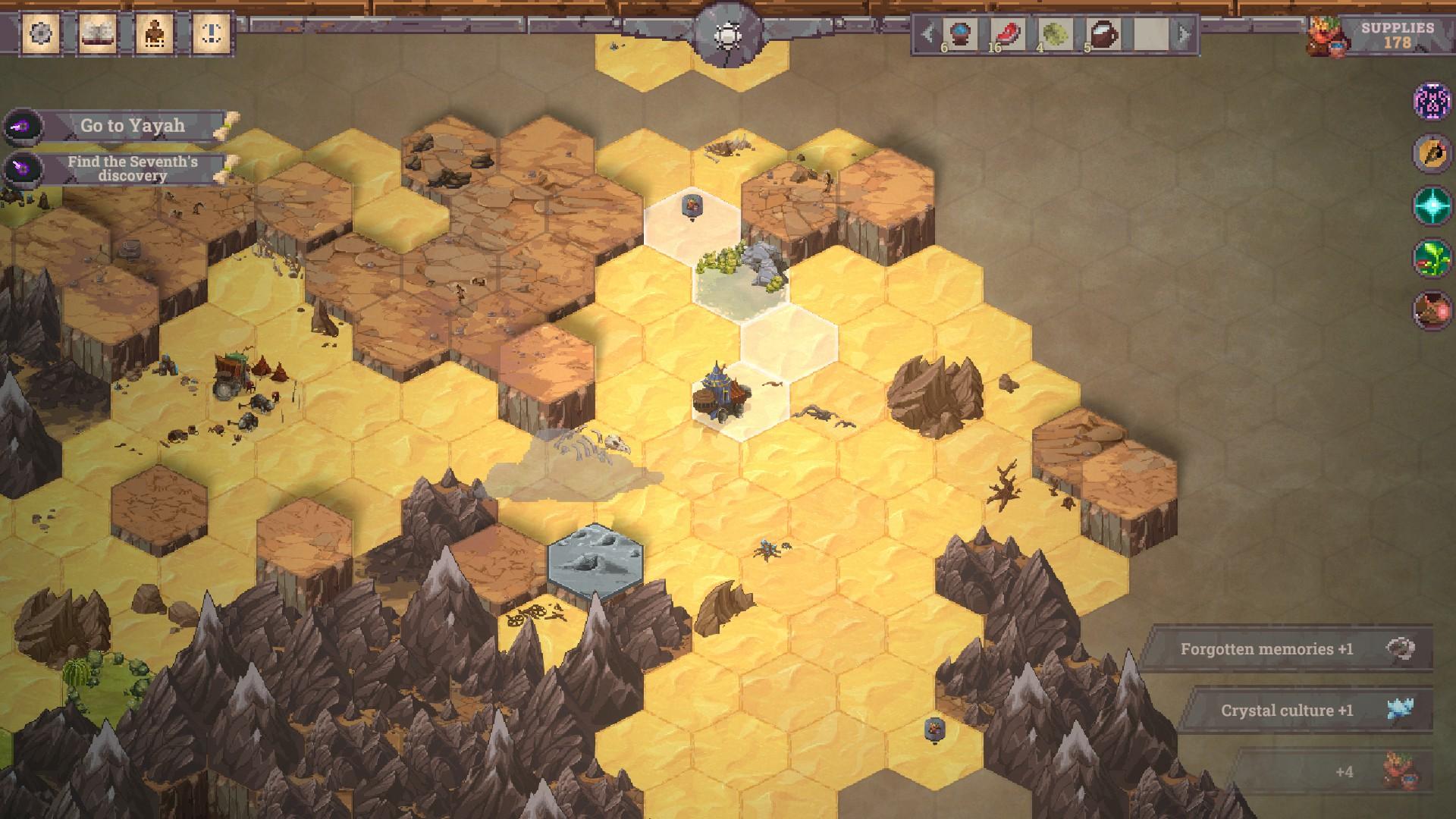The width and height of the screenshot is (1456, 819).
Task: Select the raw meat item slot
Action: click(x=1009, y=34)
